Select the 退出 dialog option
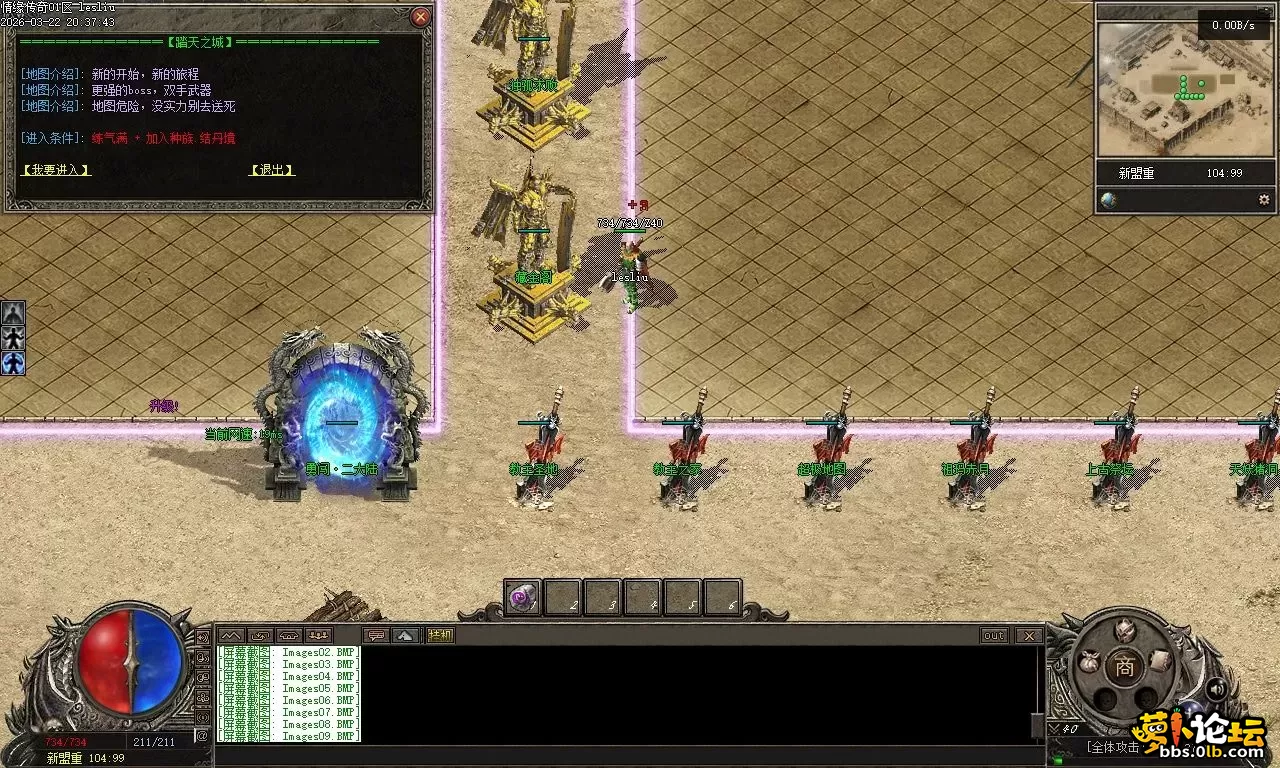This screenshot has height=768, width=1280. [x=272, y=170]
